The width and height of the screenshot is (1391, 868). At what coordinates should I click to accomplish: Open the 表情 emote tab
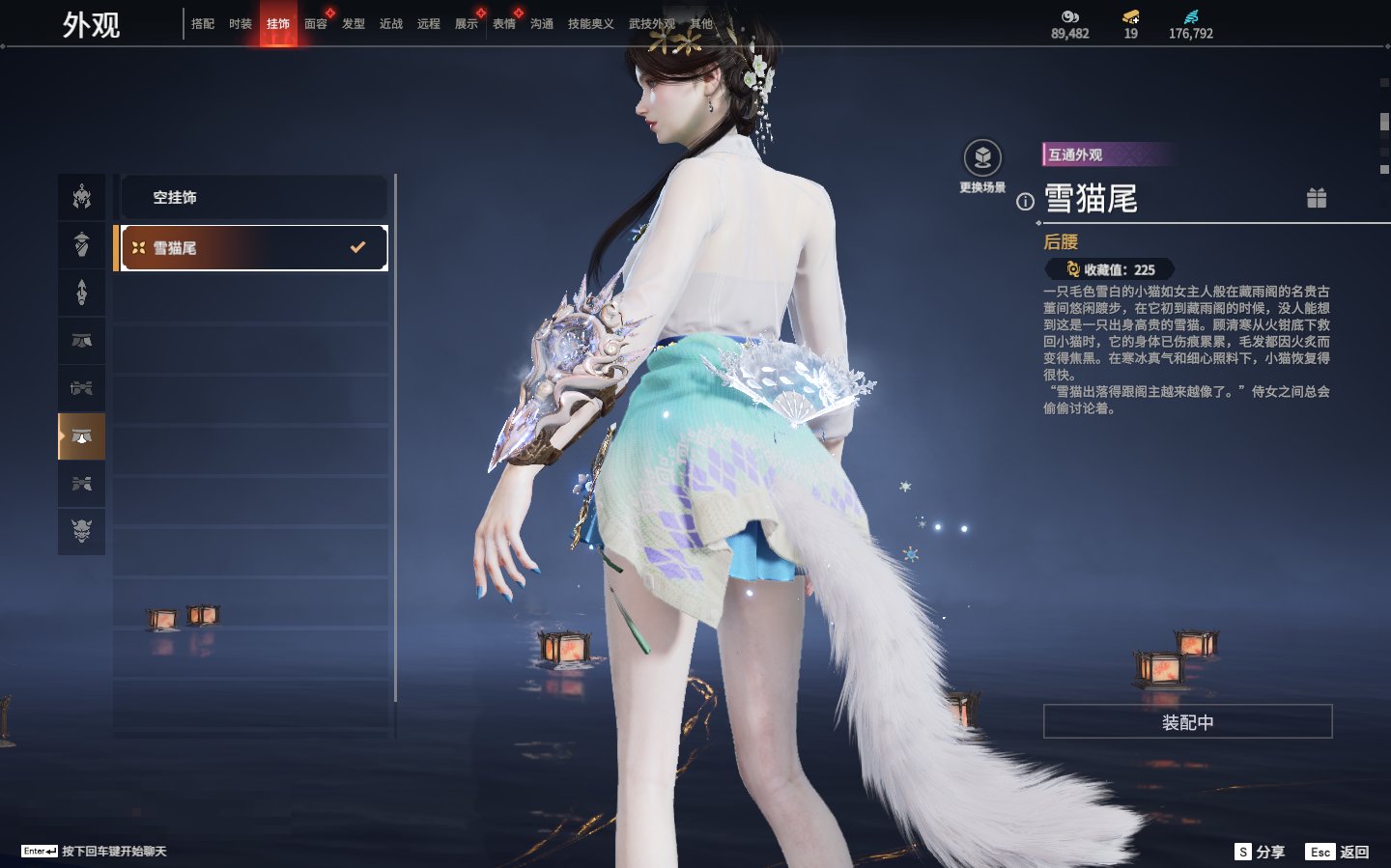[504, 24]
